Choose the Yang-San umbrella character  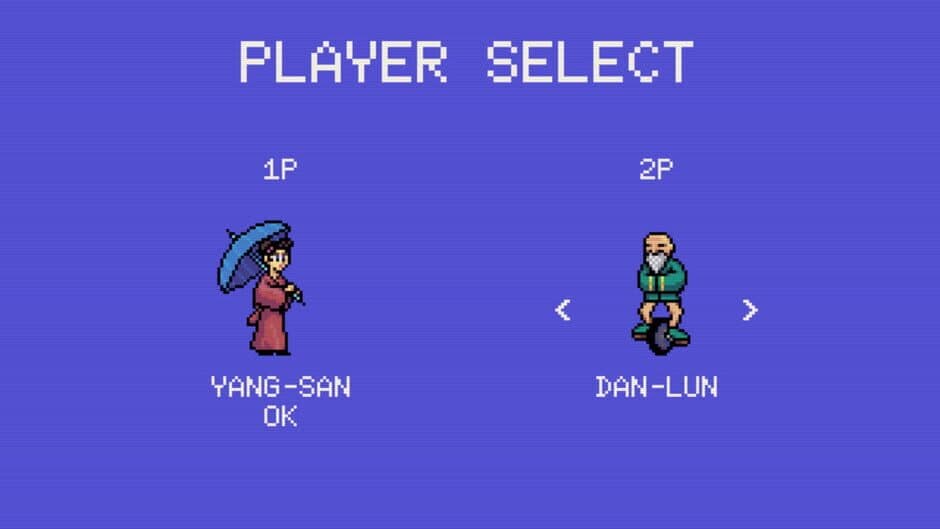click(x=262, y=288)
